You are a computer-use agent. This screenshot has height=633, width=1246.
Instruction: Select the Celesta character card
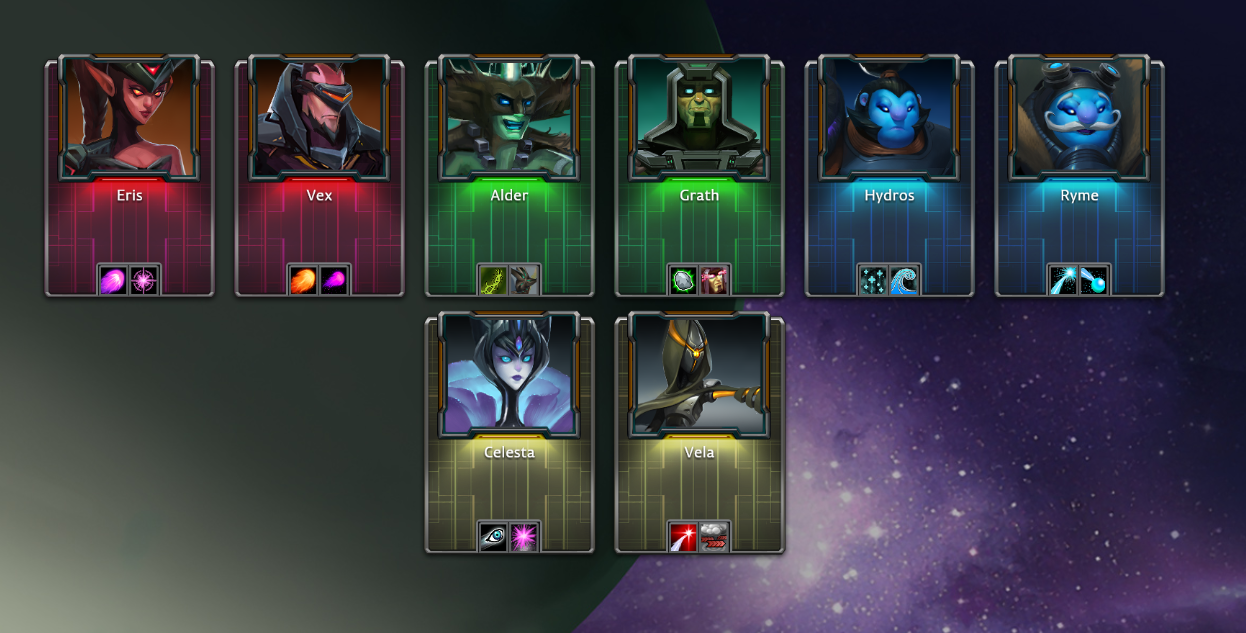tap(509, 432)
